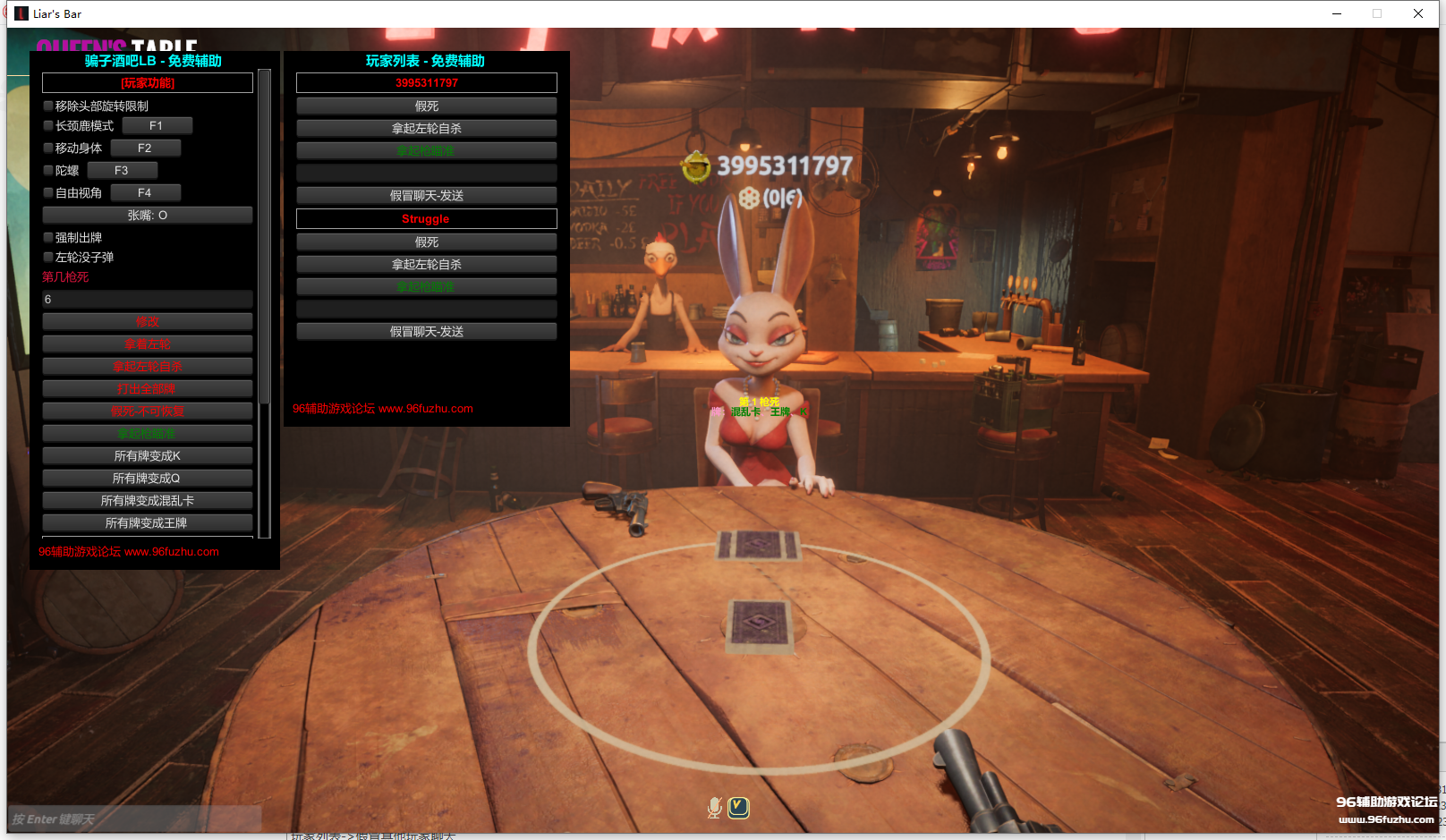
Task: Focus the 第几枪死 number input field
Action: [x=148, y=300]
